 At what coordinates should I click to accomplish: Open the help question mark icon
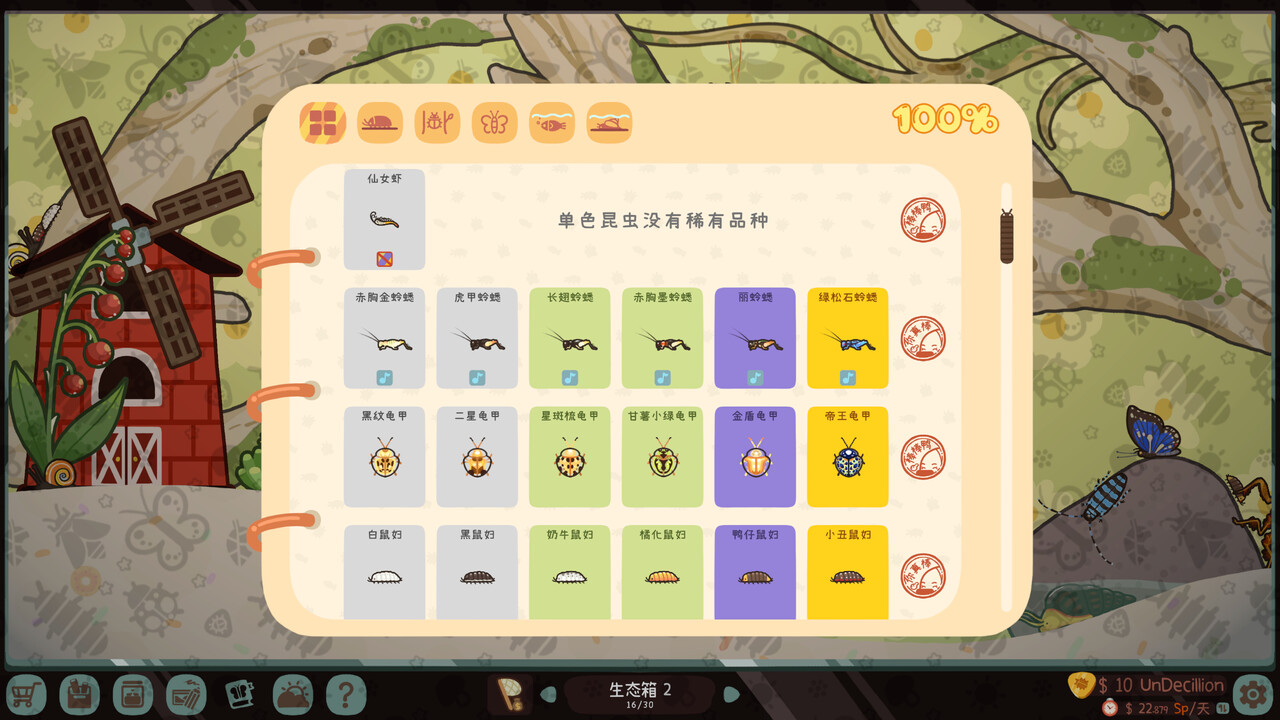pos(347,694)
